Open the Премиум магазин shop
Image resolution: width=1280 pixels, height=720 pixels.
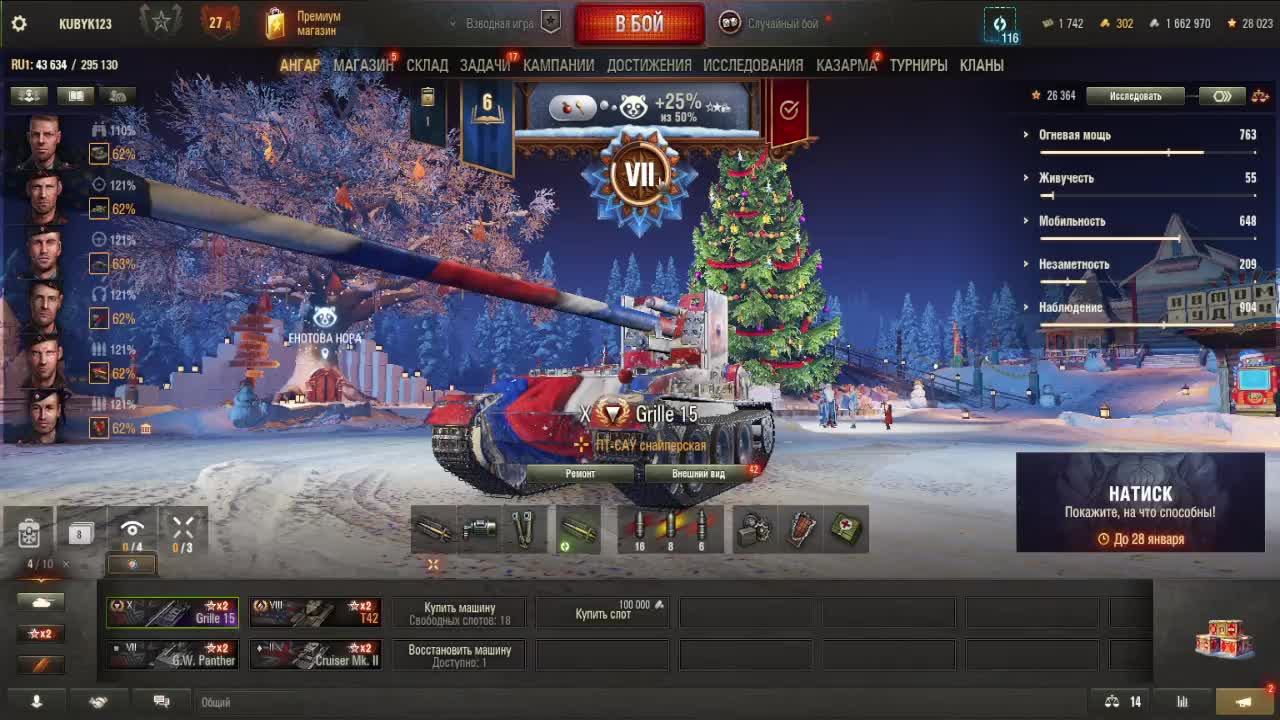pos(303,24)
